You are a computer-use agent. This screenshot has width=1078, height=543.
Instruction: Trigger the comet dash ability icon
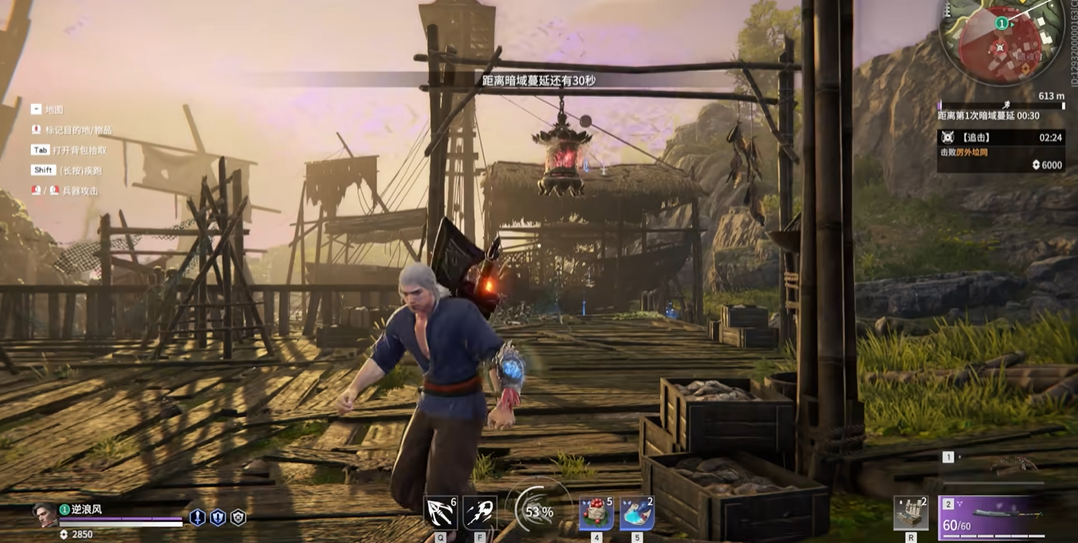(x=480, y=512)
